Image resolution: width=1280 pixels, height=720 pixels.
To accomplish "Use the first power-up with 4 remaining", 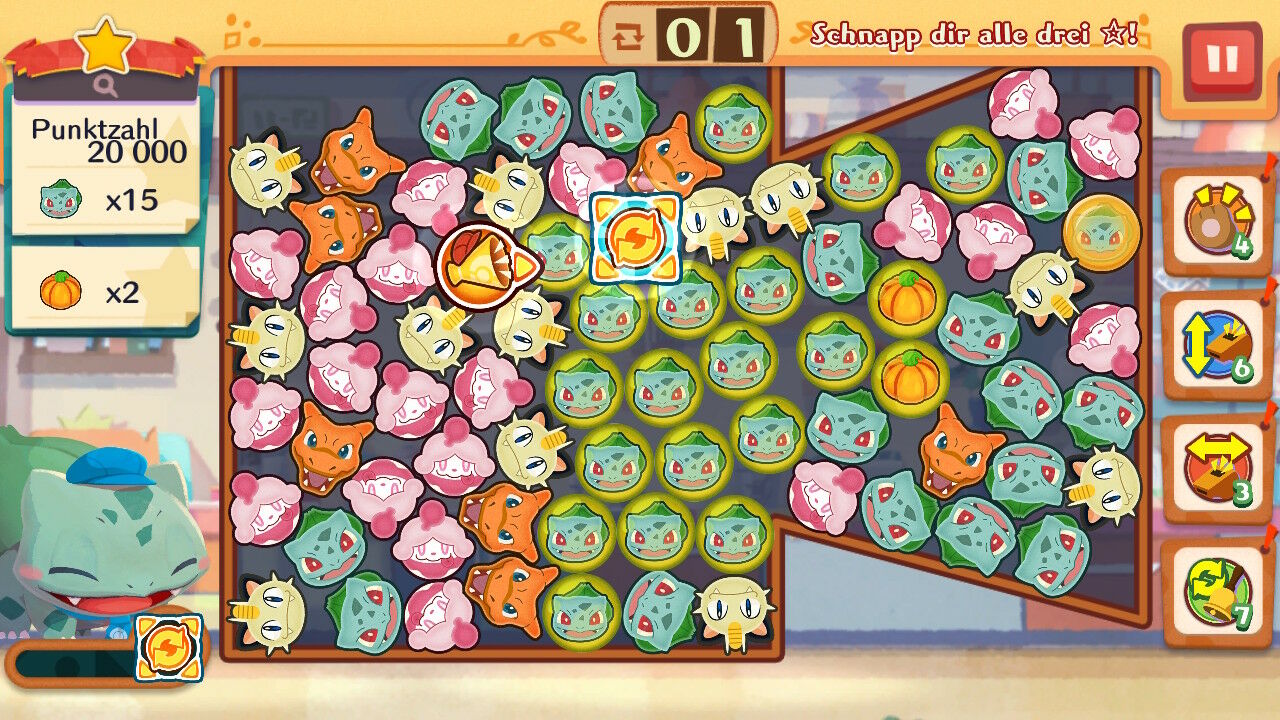I will [x=1216, y=222].
